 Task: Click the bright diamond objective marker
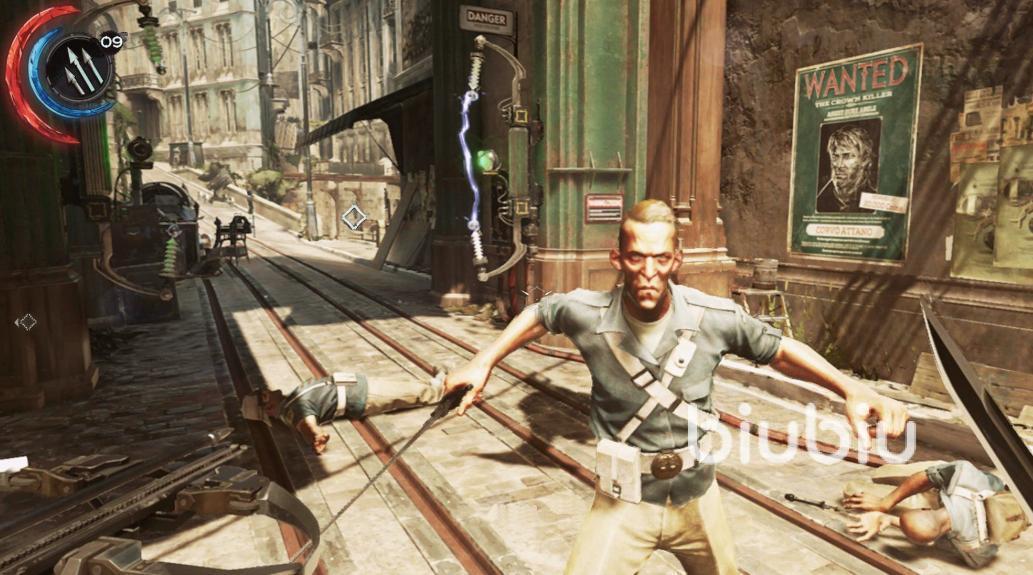353,217
